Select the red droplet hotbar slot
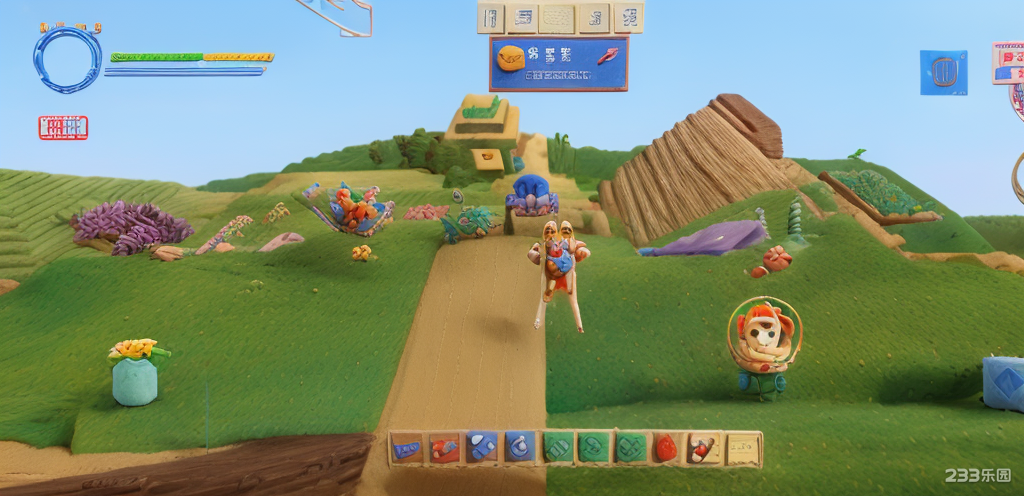Screen dimensions: 1024x496 pos(667,448)
